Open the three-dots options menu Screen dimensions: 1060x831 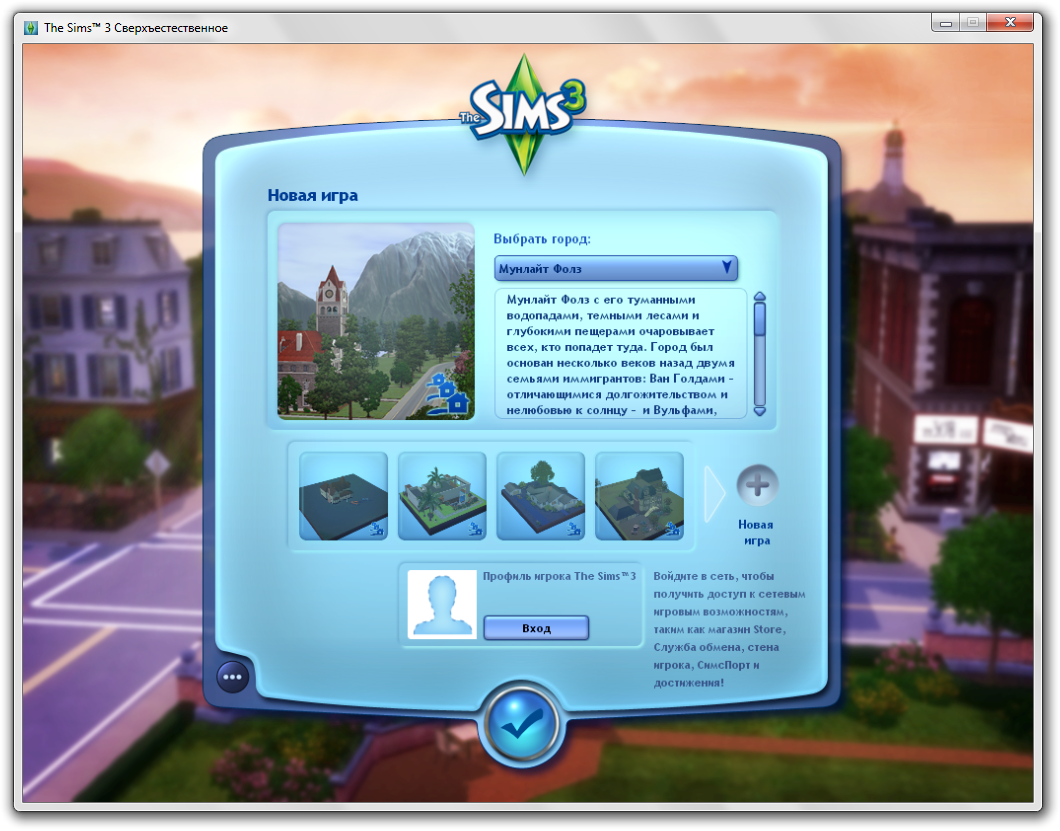click(x=233, y=677)
